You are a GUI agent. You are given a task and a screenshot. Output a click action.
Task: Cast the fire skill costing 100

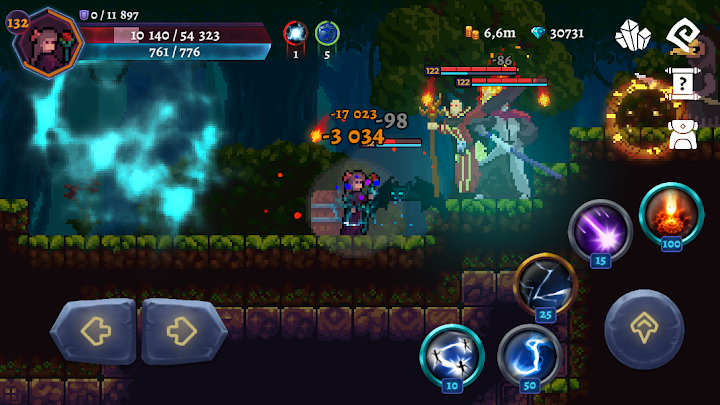671,214
